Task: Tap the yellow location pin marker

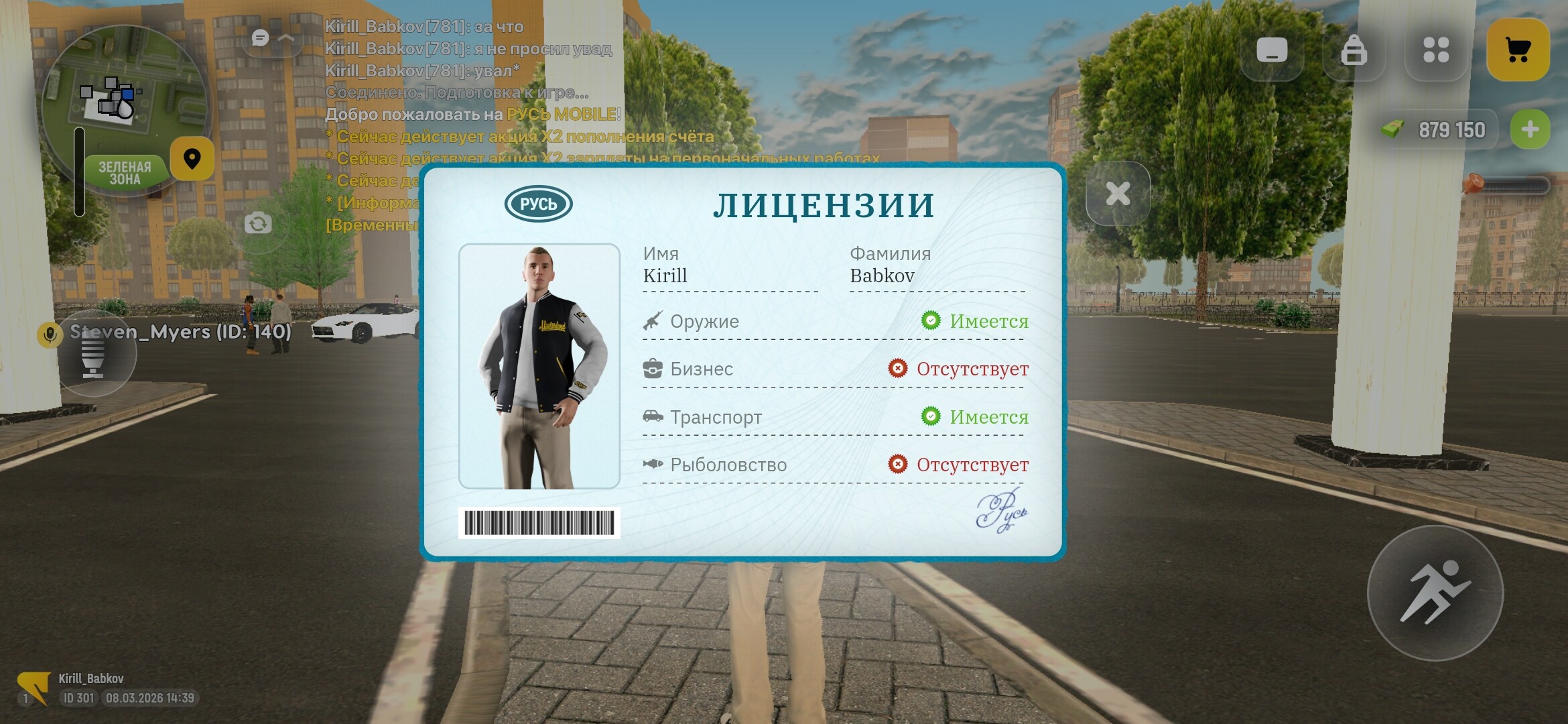Action: [192, 159]
